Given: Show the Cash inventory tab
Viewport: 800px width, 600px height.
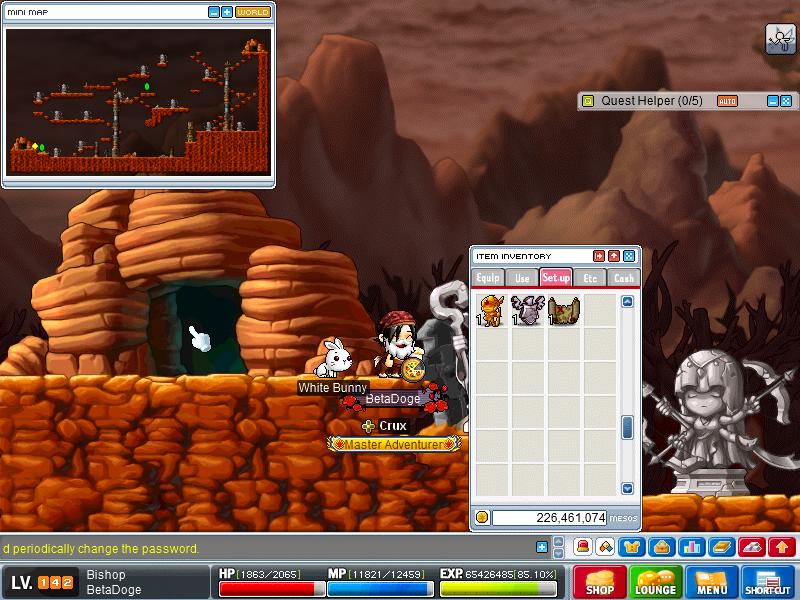Looking at the screenshot, I should tap(624, 277).
